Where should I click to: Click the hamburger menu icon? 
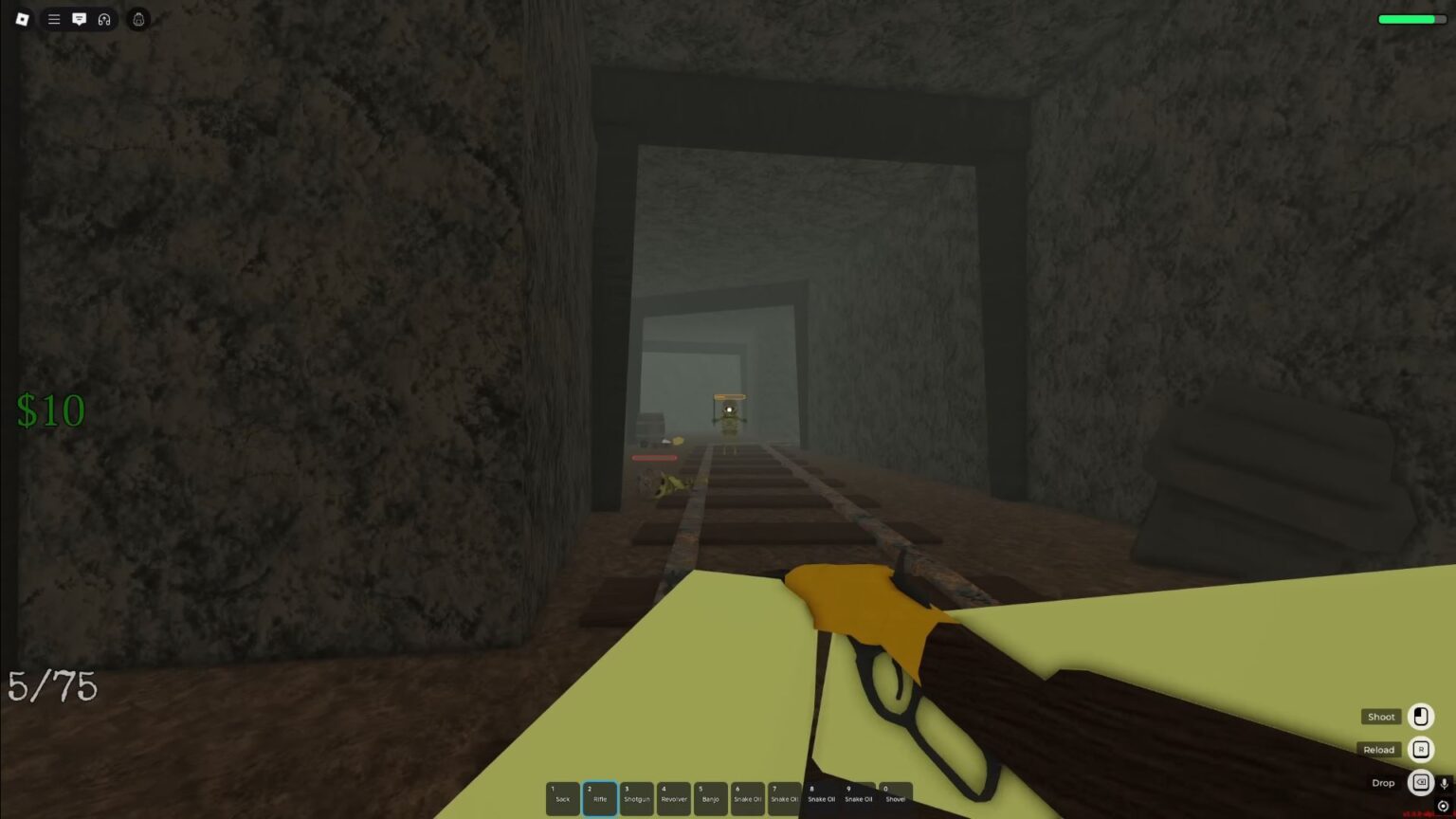54,19
